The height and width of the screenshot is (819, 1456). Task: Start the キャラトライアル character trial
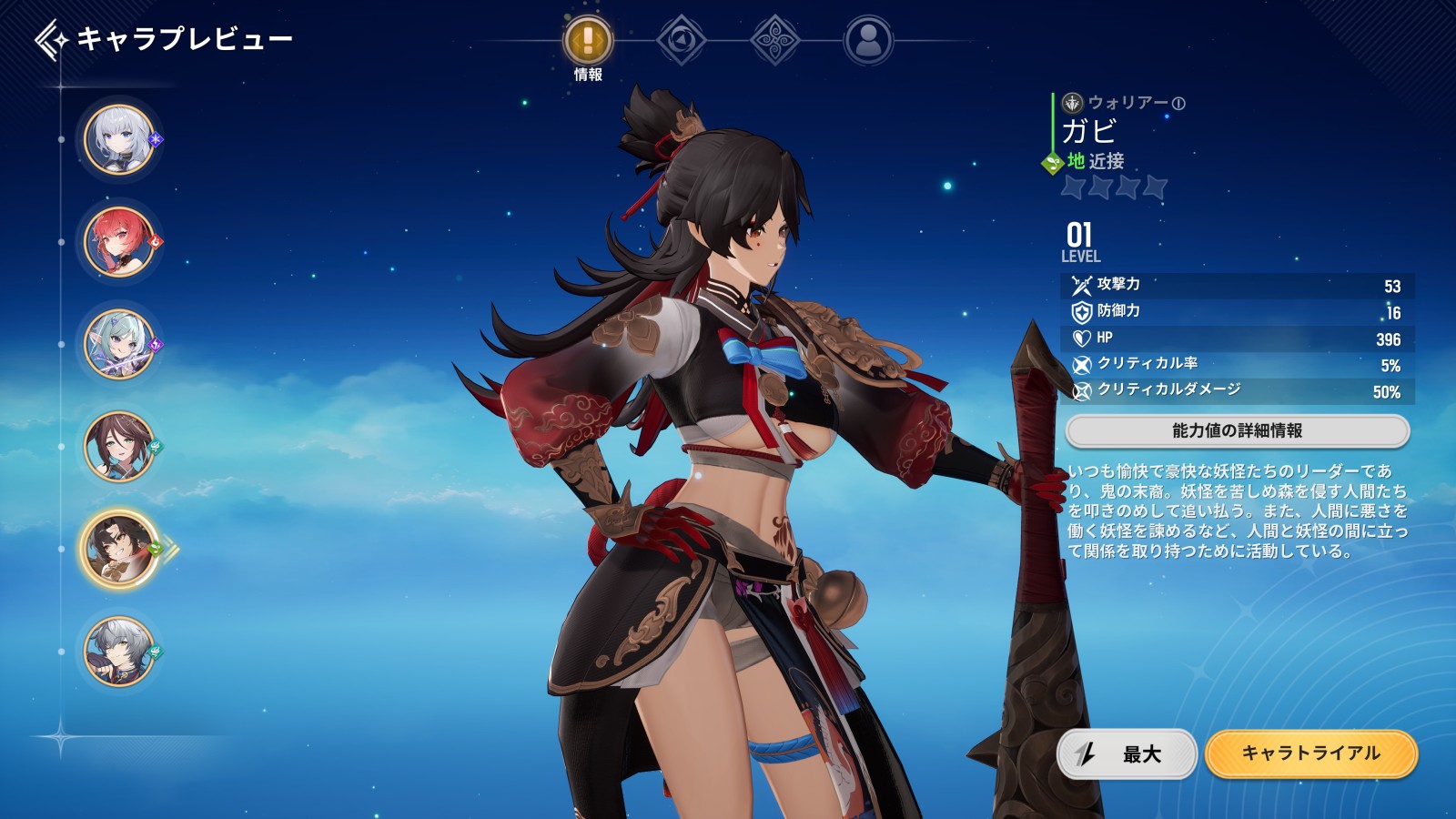1310,753
